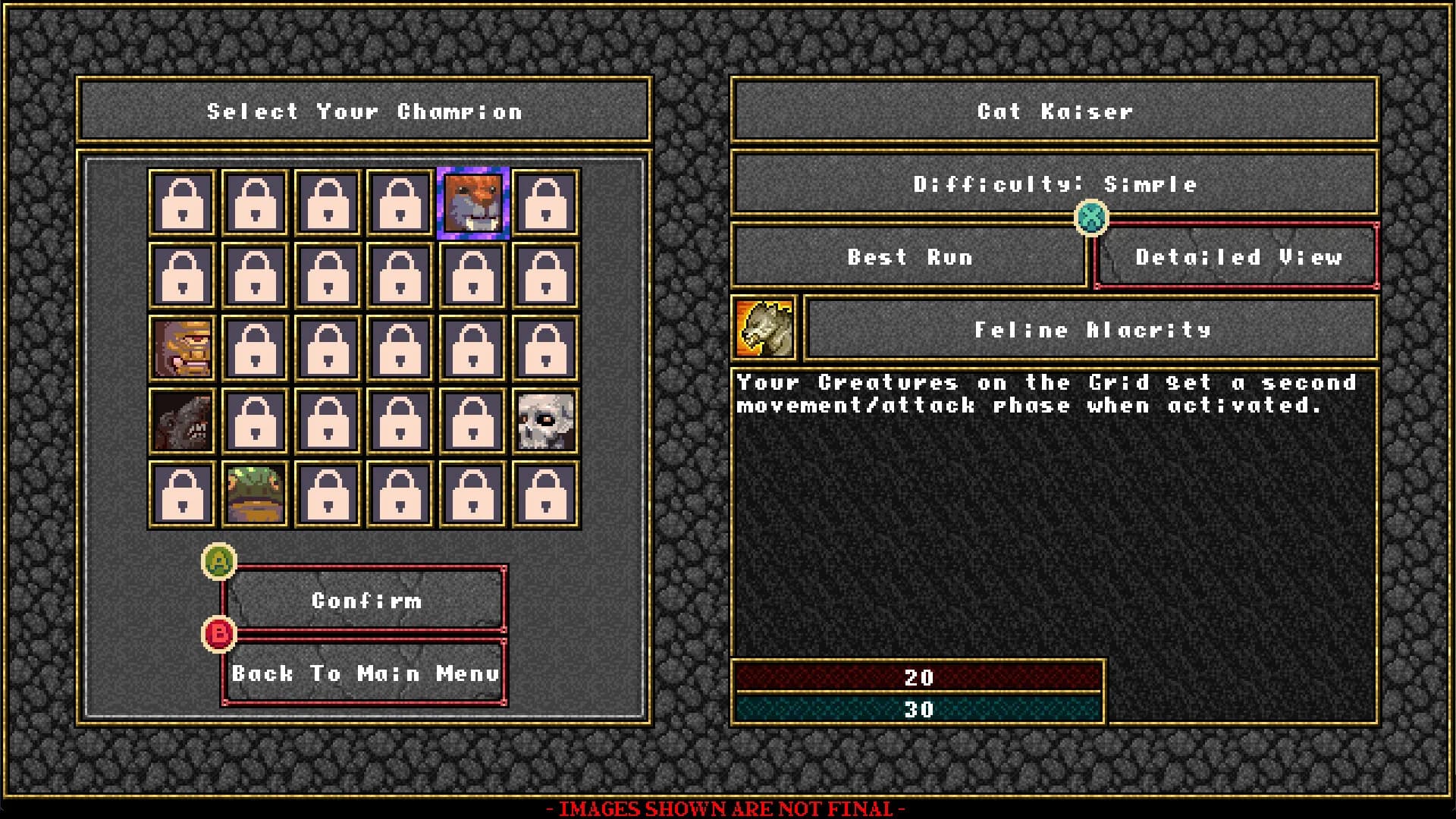The width and height of the screenshot is (1456, 819).
Task: Click the green A gamepad button icon
Action: tap(220, 562)
